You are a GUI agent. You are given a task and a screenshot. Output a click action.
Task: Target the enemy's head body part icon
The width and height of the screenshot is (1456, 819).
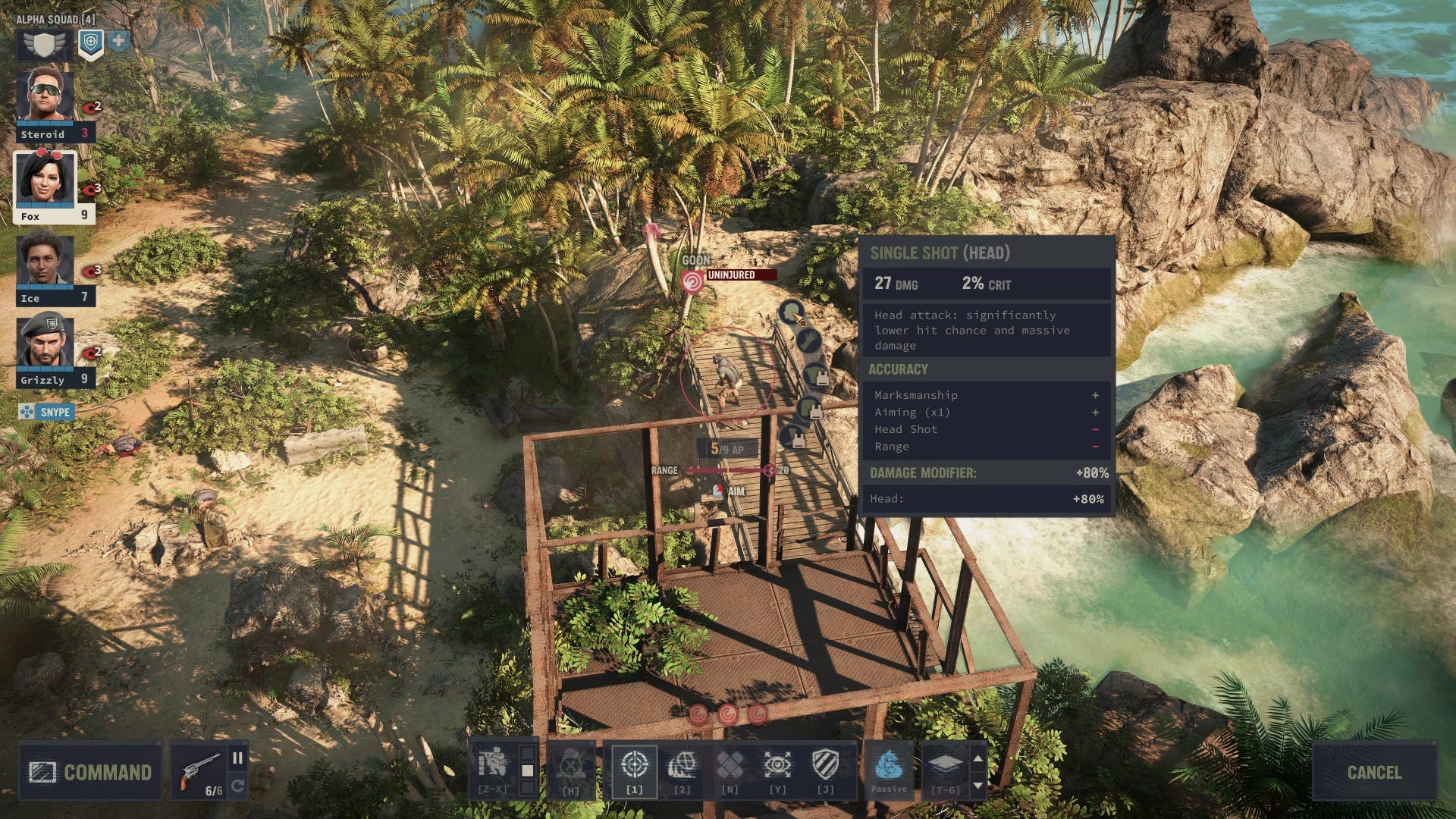pyautogui.click(x=792, y=312)
